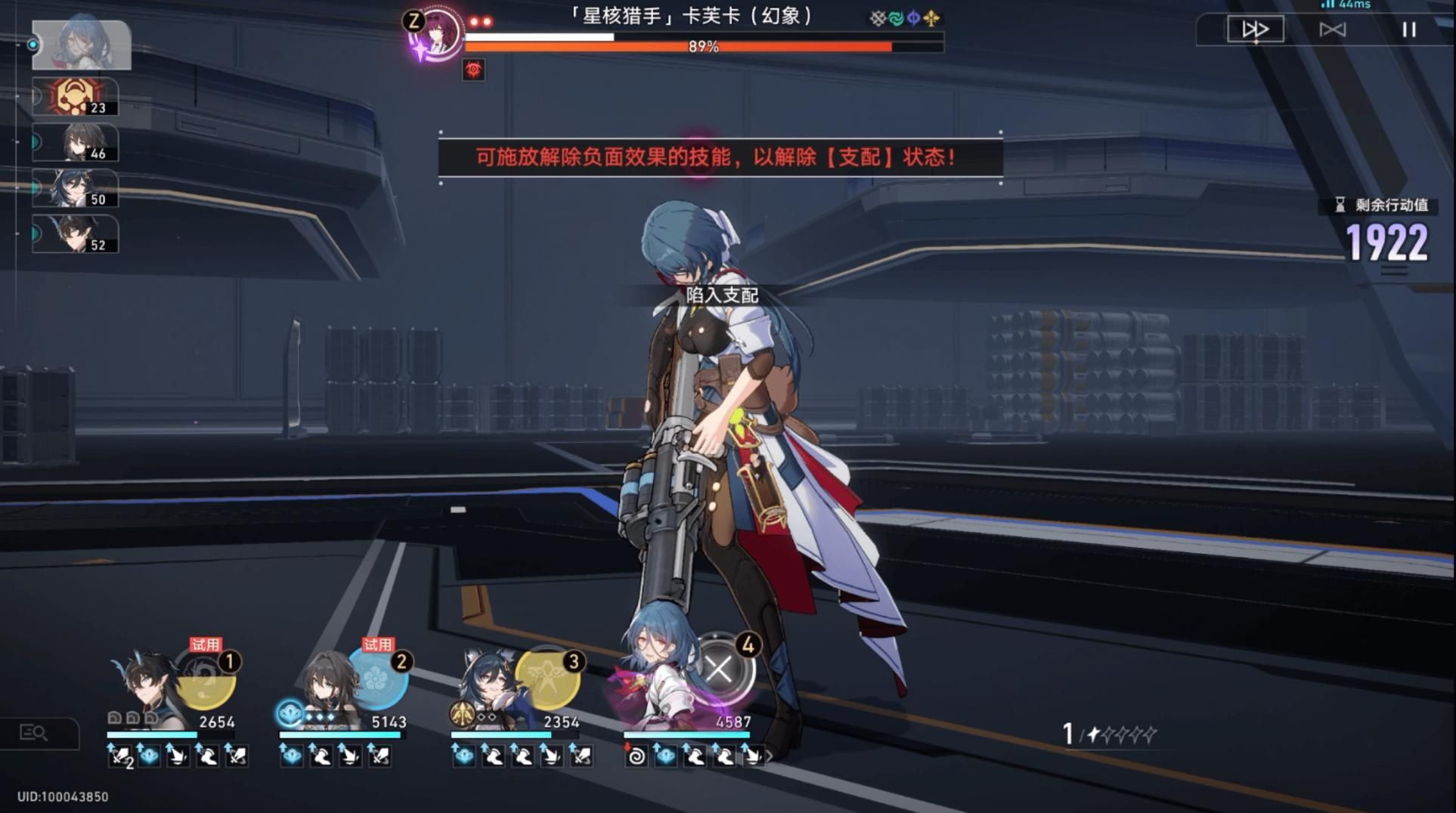The image size is (1456, 813).
Task: Activate character 3's yellow ultimate
Action: click(548, 678)
